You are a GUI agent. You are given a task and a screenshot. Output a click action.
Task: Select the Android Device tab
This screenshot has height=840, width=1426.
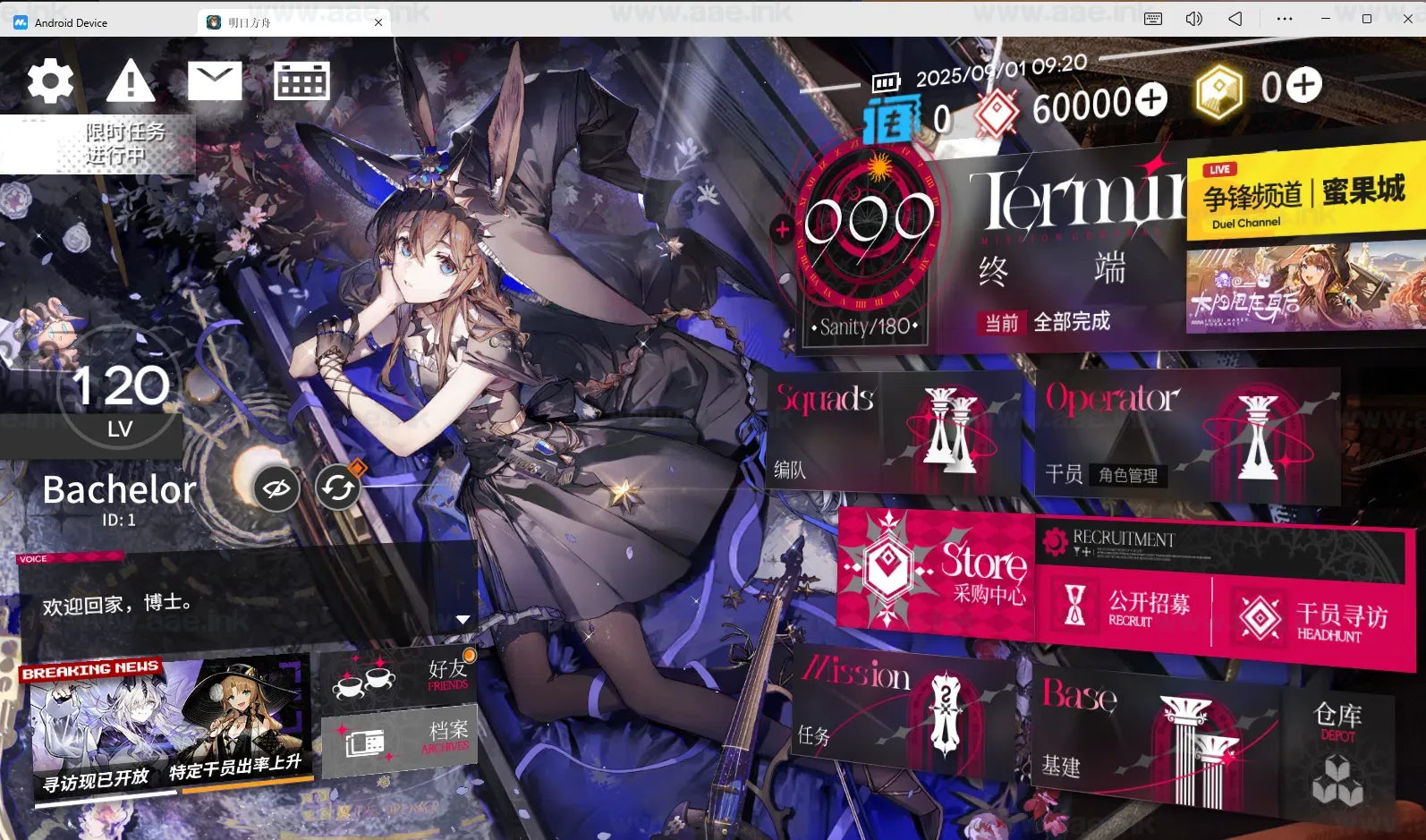[x=72, y=21]
